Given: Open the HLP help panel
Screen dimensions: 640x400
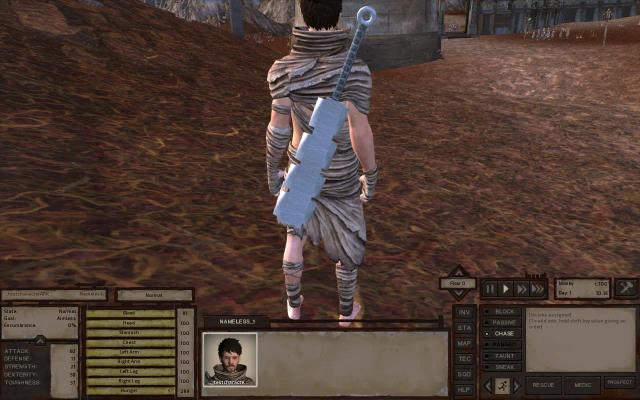Looking at the screenshot, I should (x=464, y=387).
